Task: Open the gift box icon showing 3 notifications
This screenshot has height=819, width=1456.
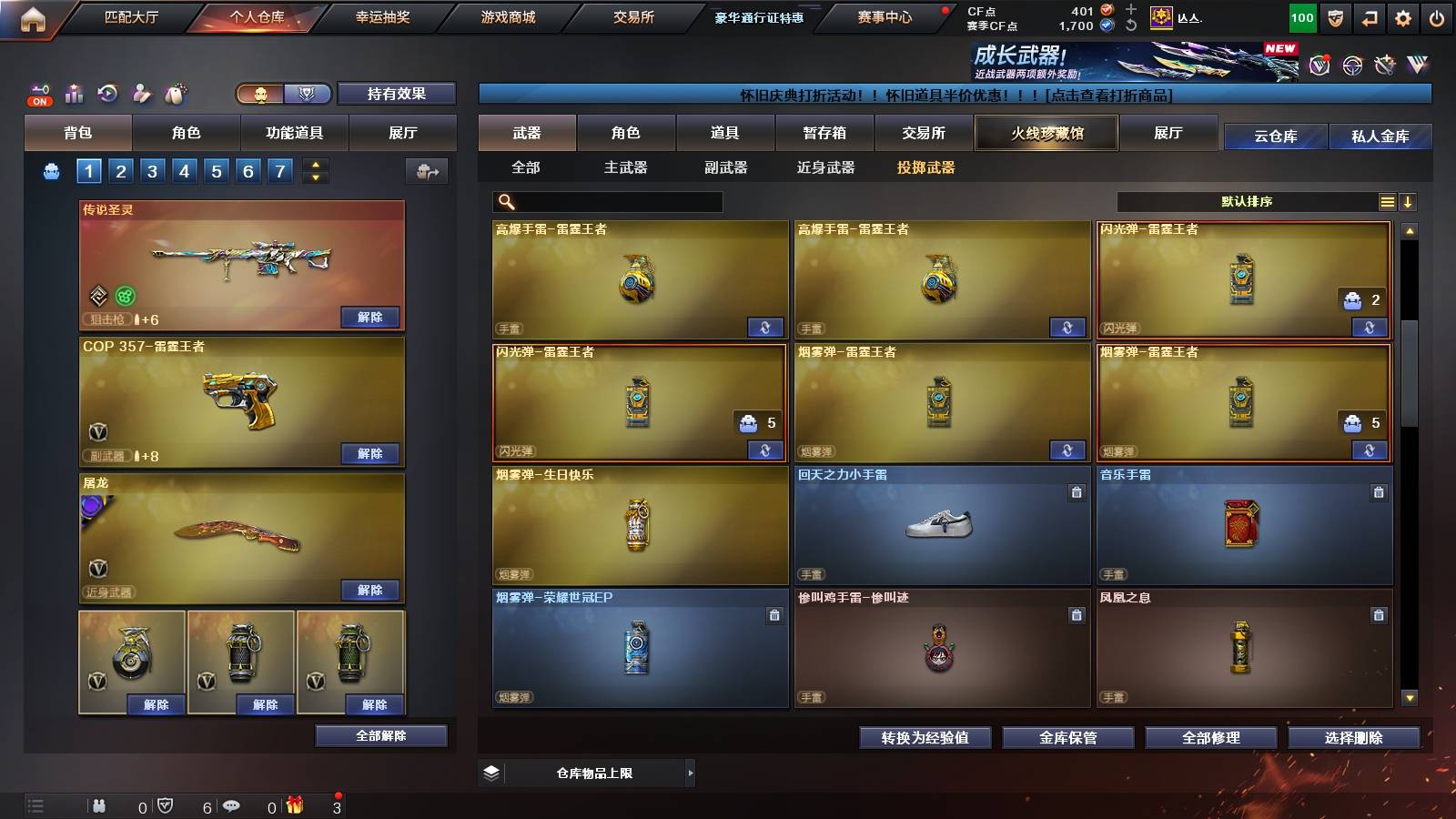Action: [x=293, y=804]
